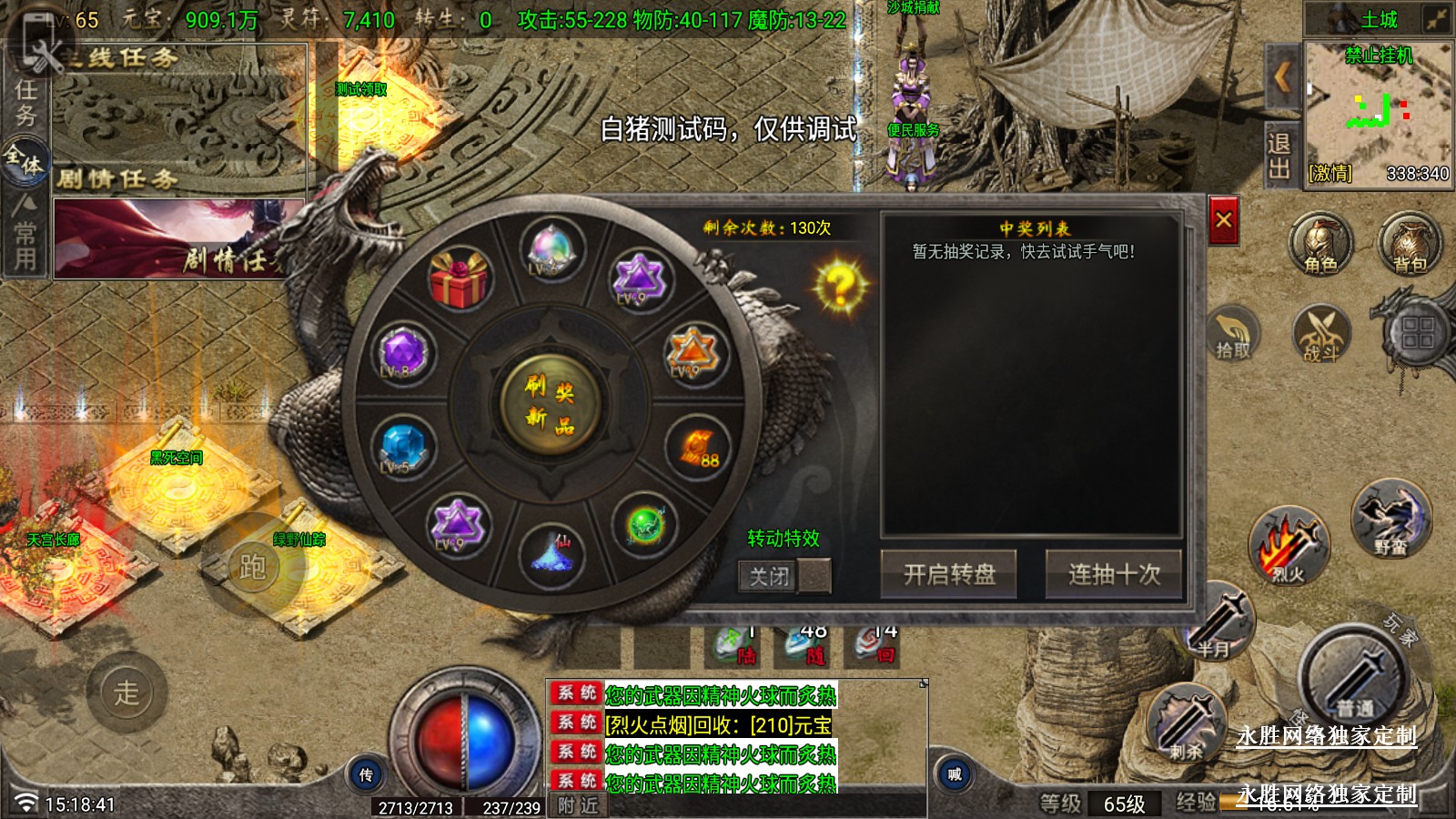This screenshot has width=1456, height=819.
Task: Switch to 战斗 combat mode icon
Action: pyautogui.click(x=1320, y=334)
